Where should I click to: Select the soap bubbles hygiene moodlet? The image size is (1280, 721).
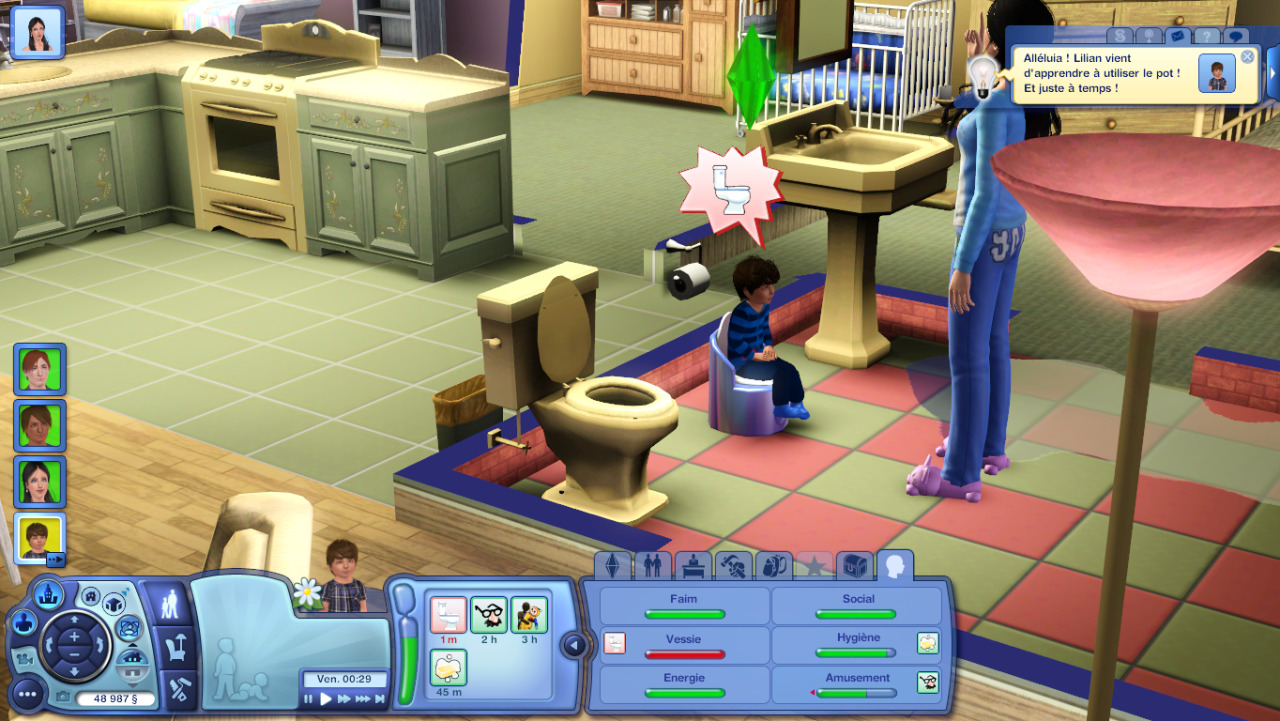pos(449,666)
